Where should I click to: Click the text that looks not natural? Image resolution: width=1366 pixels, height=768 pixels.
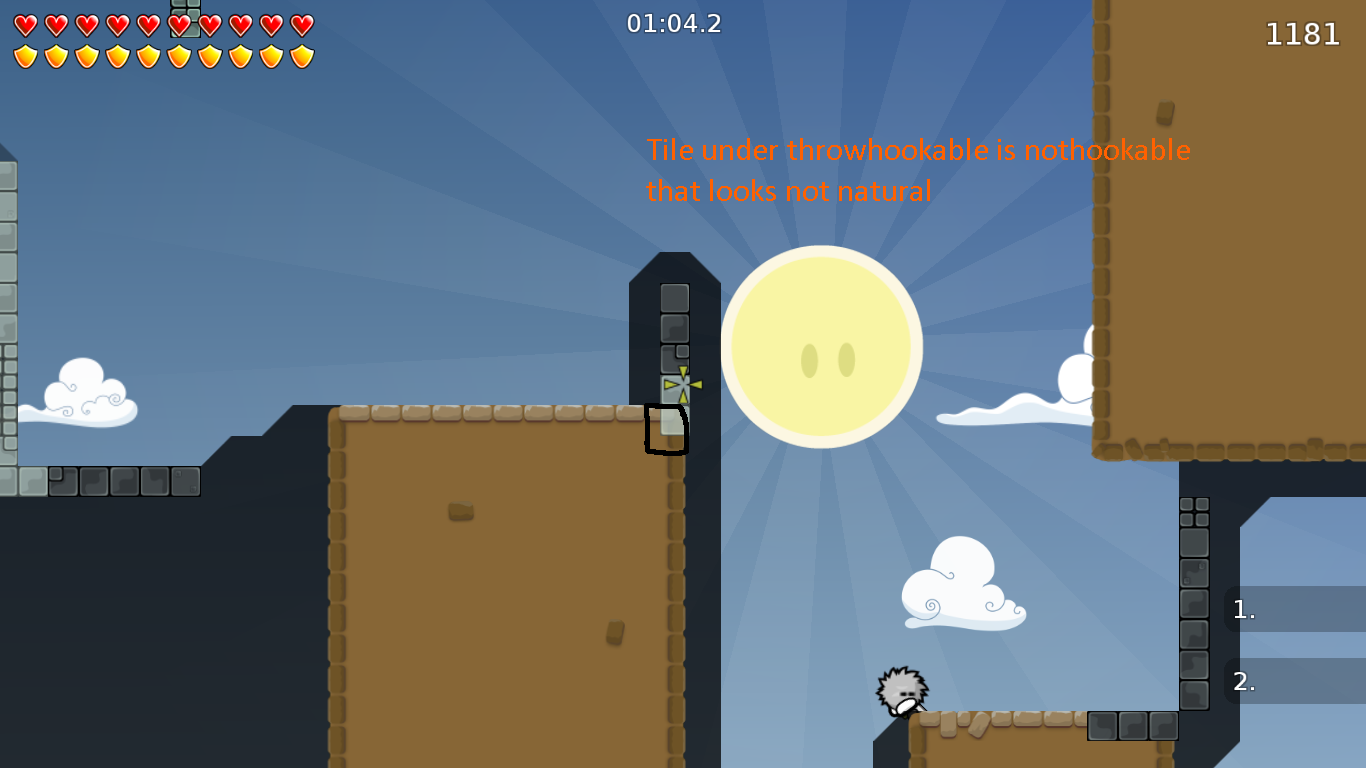(789, 191)
